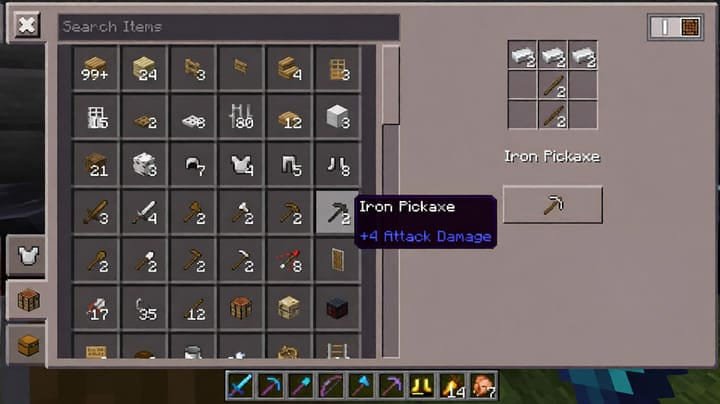Select the diamond sword in the hotbar
The image size is (720, 404).
coord(242,385)
